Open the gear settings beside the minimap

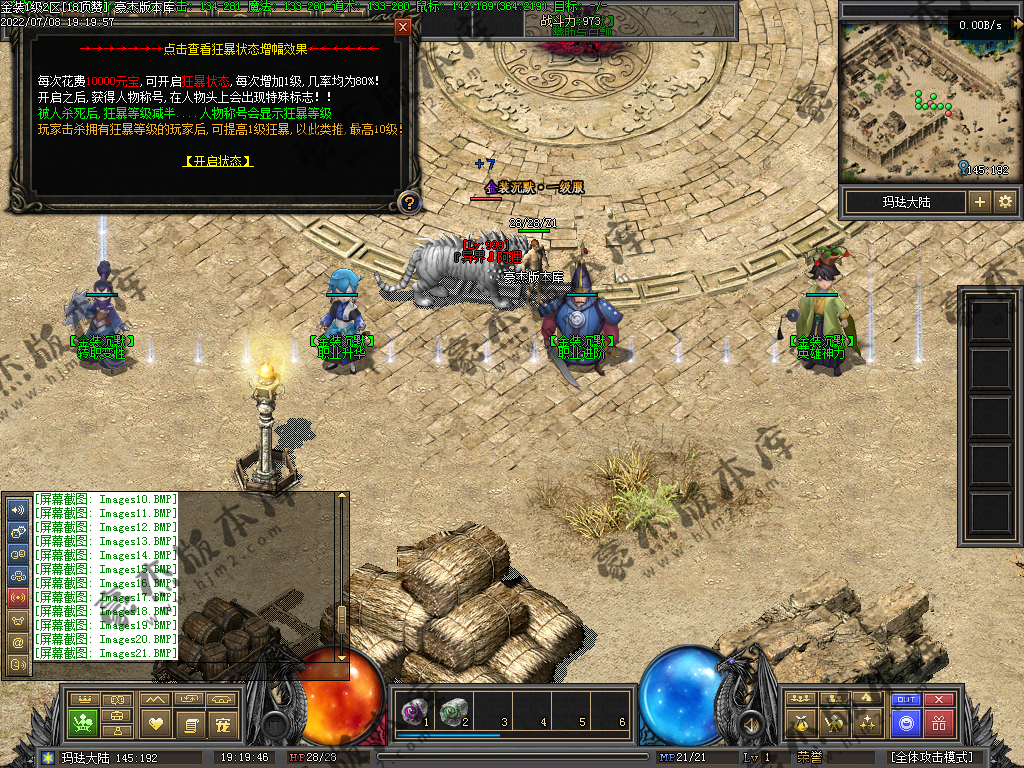1005,202
